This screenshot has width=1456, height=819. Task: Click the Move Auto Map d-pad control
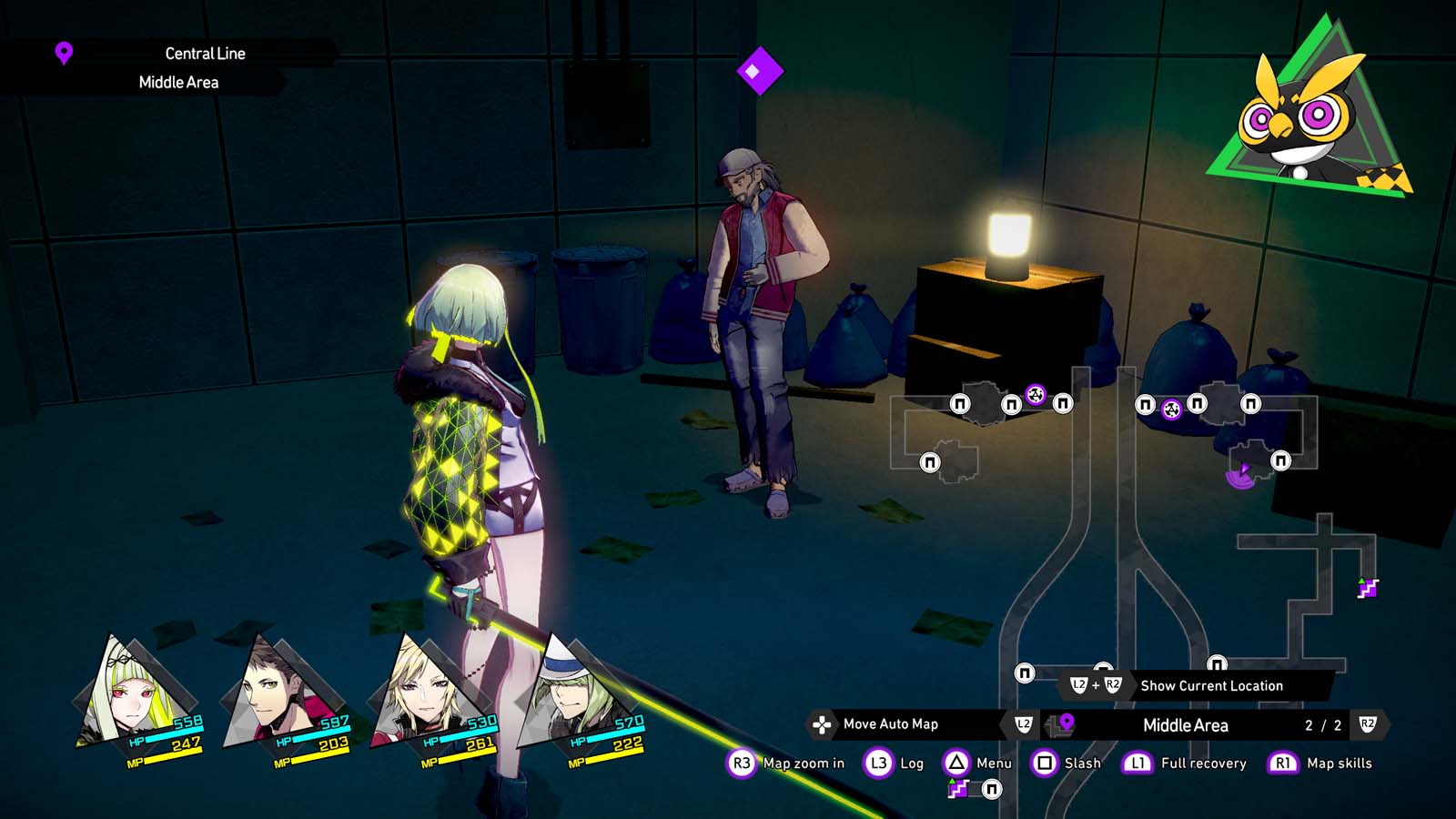[824, 725]
